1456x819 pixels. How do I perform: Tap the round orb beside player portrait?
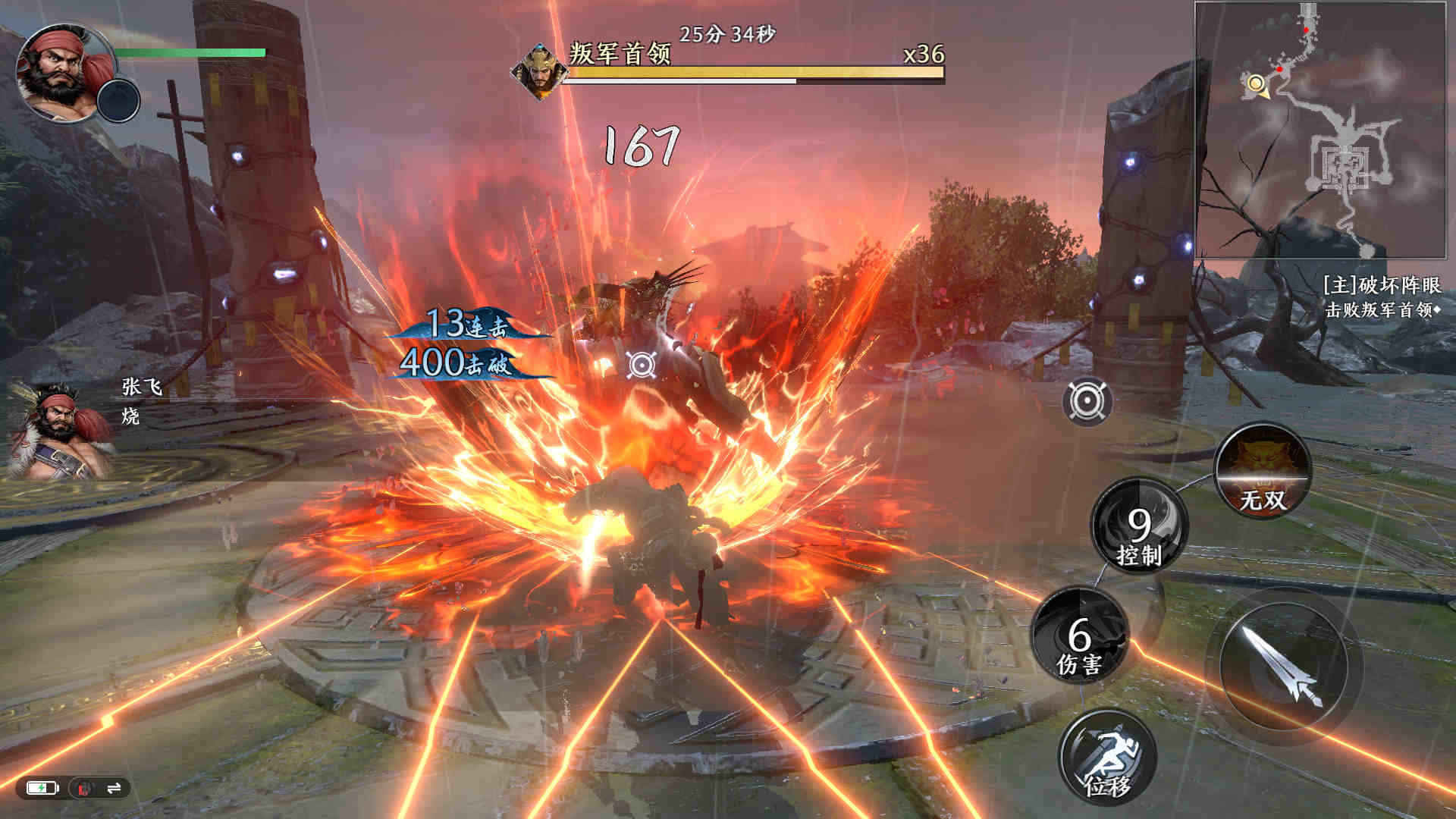119,101
